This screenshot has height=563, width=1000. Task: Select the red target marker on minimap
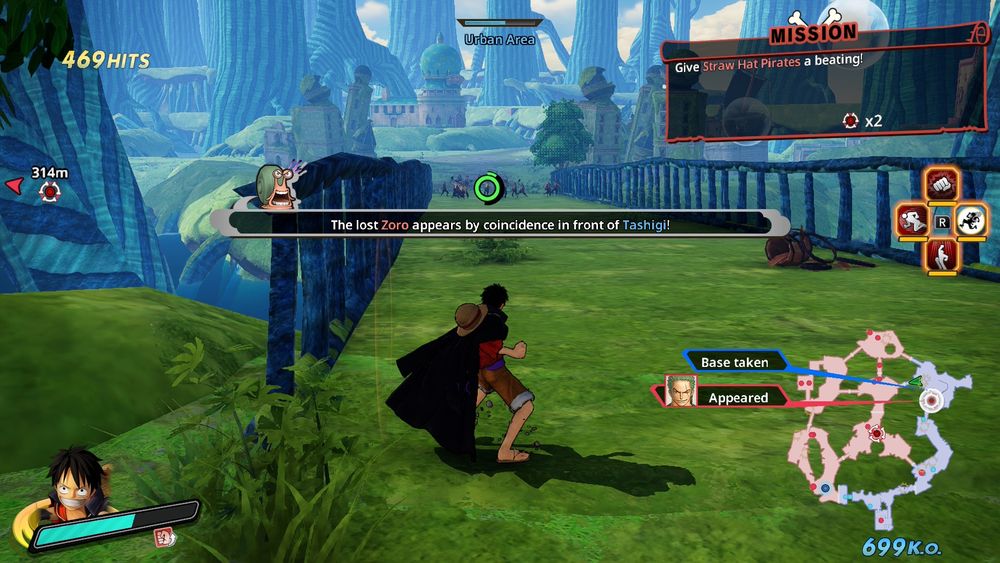pyautogui.click(x=877, y=433)
